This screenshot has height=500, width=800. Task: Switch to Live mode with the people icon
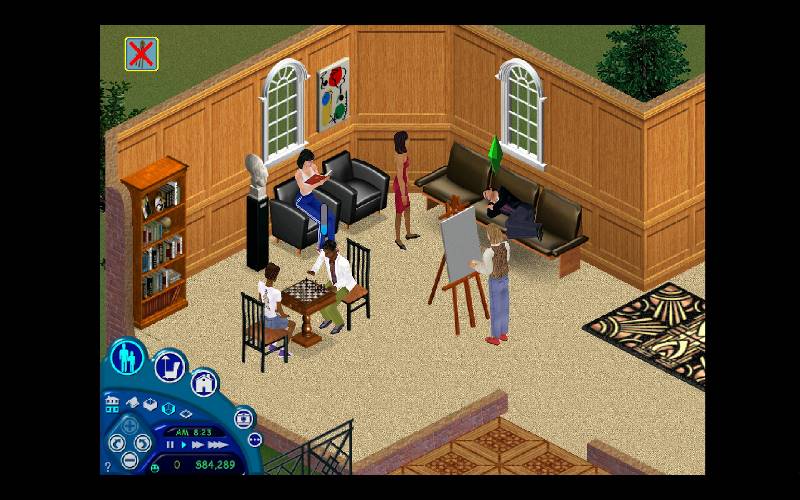pyautogui.click(x=128, y=357)
